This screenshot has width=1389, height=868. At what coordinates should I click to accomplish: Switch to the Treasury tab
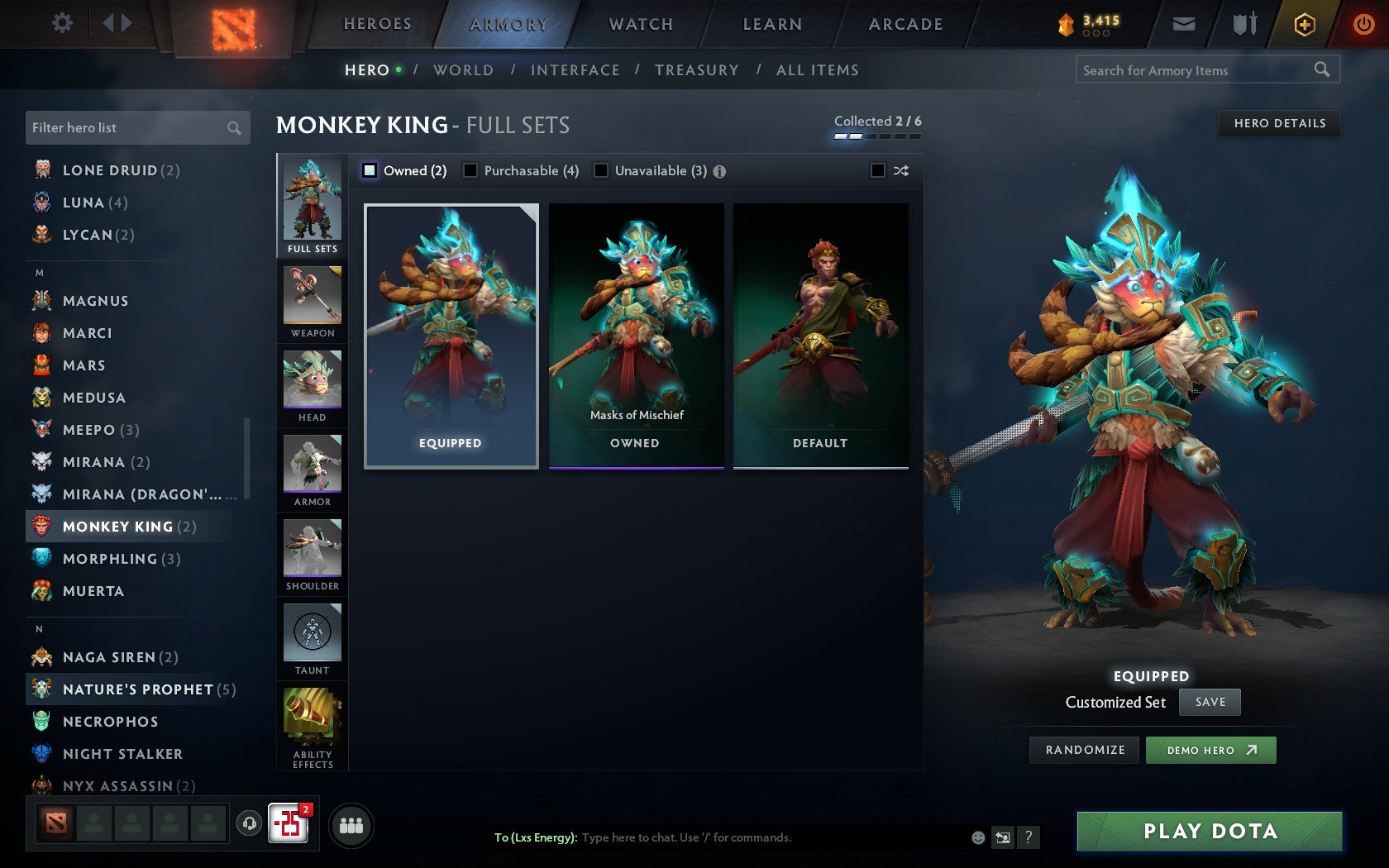697,70
